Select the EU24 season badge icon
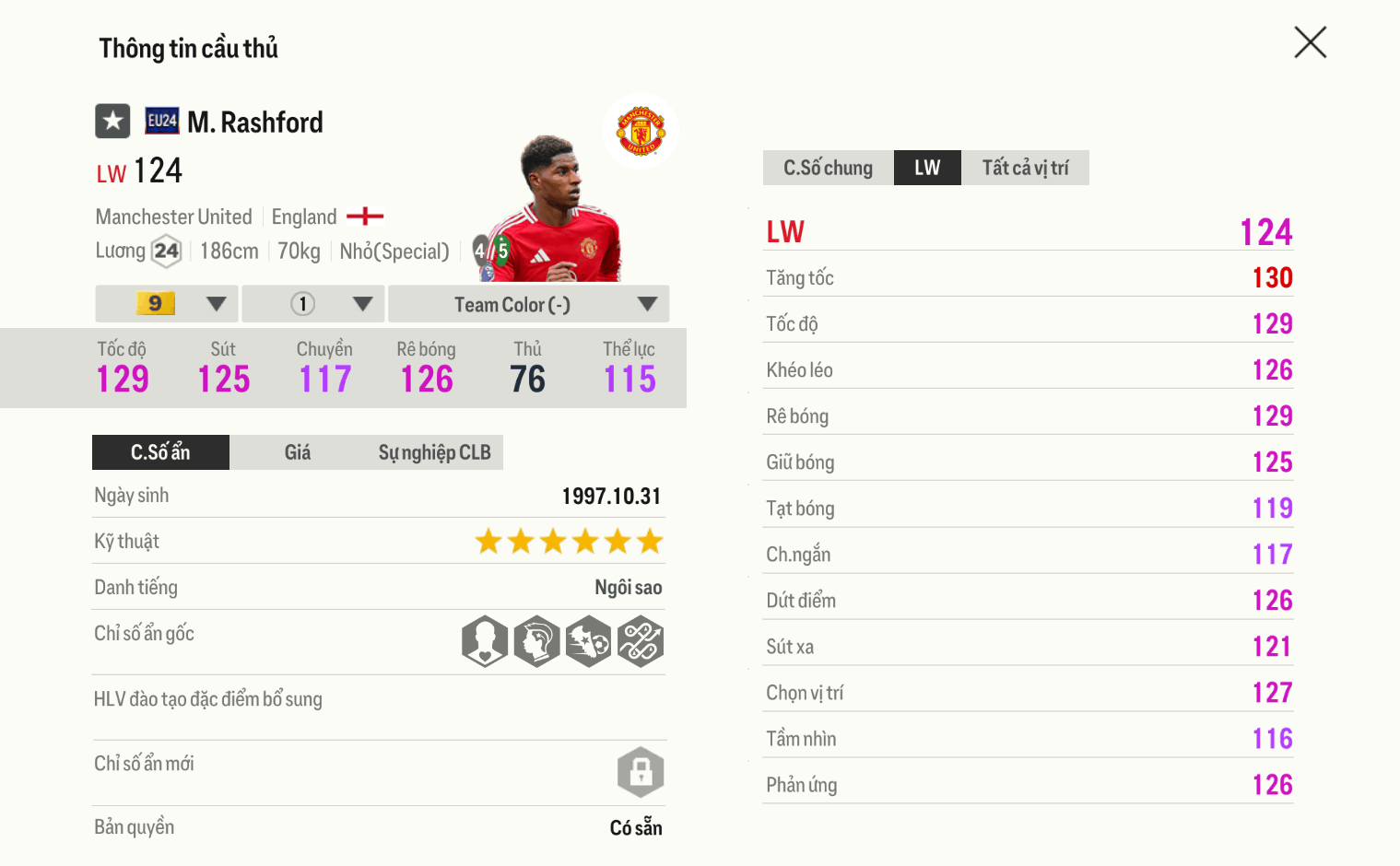Viewport: 1400px width, 866px height. pos(159,121)
